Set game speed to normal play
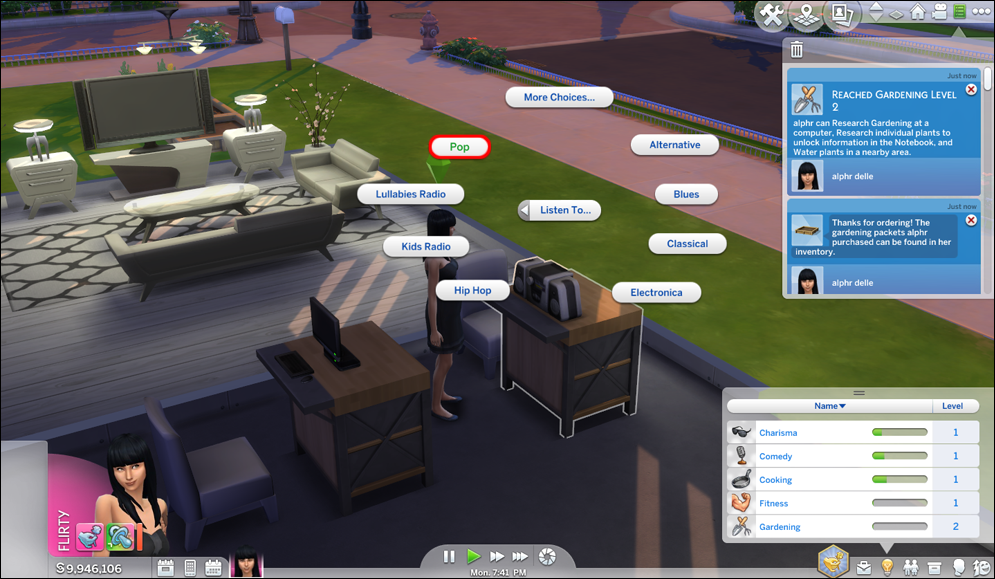This screenshot has height=579, width=995. (473, 556)
